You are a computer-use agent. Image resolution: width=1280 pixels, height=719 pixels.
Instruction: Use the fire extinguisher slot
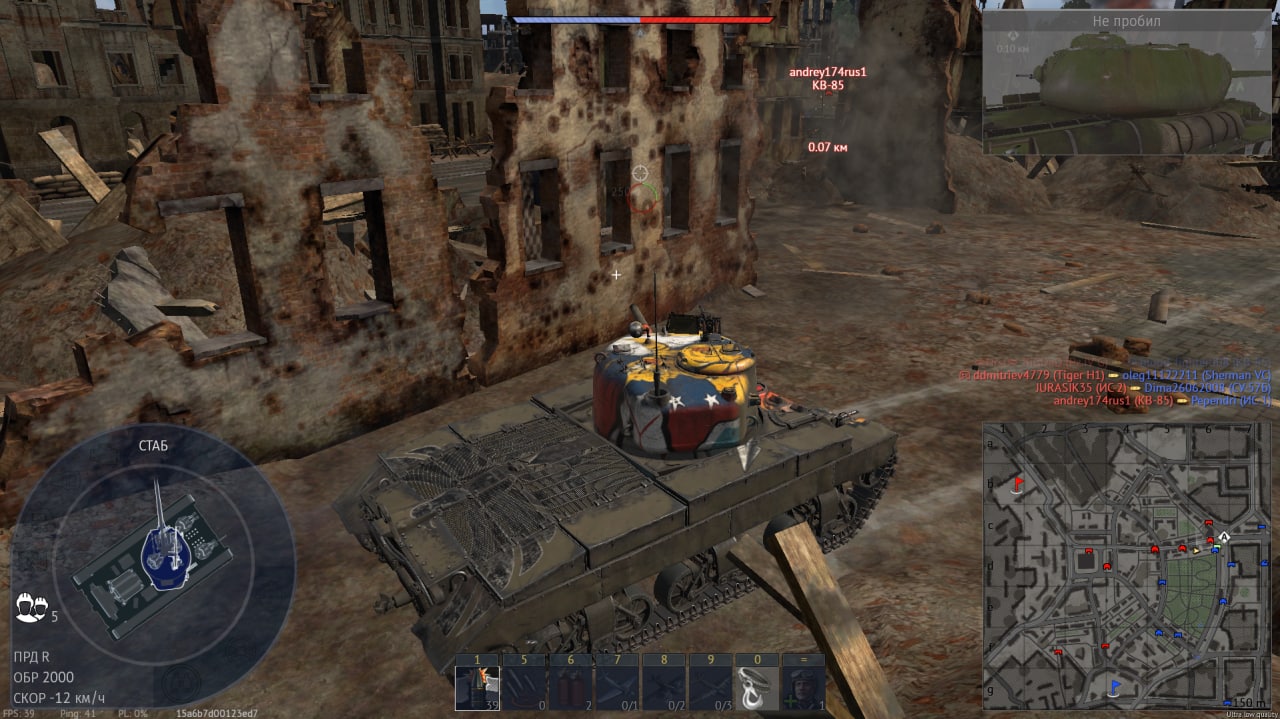tap(570, 687)
